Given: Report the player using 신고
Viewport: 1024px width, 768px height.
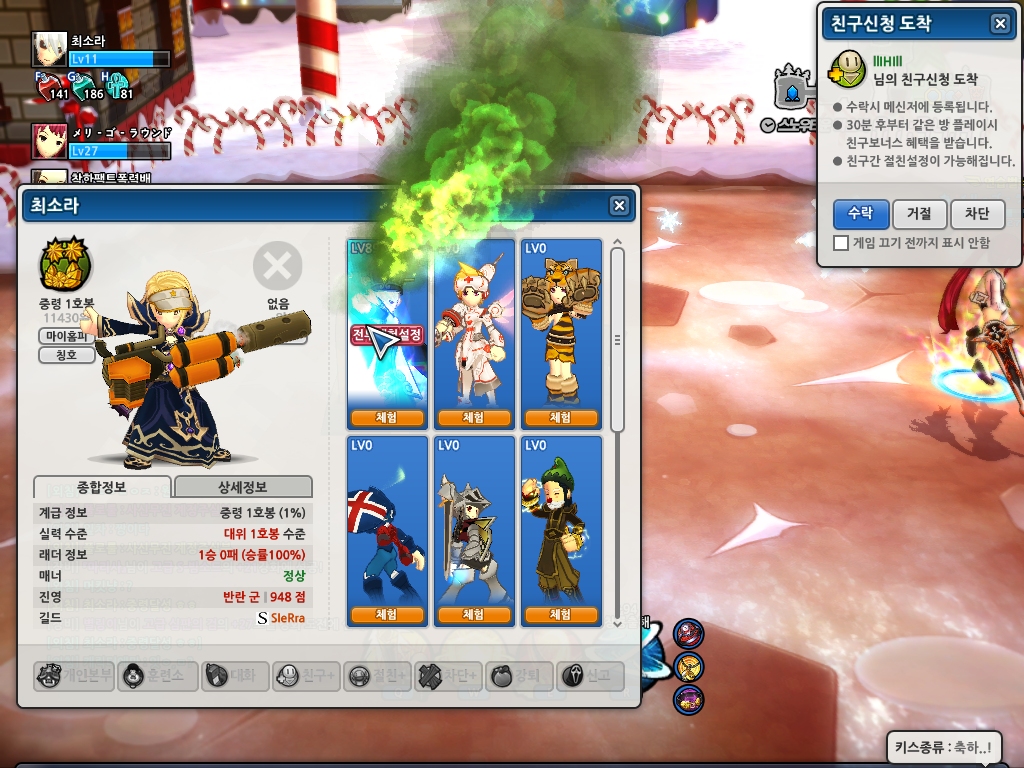Looking at the screenshot, I should pyautogui.click(x=590, y=676).
